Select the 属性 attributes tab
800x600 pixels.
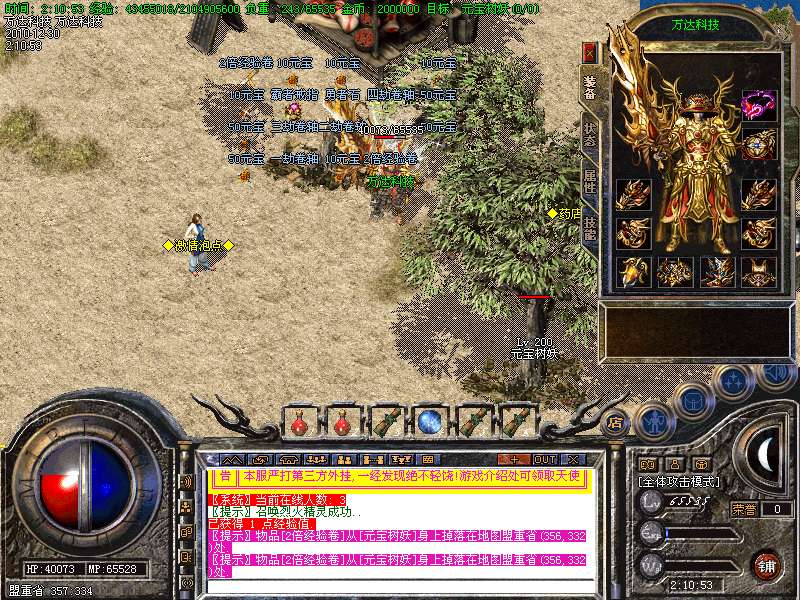click(590, 182)
